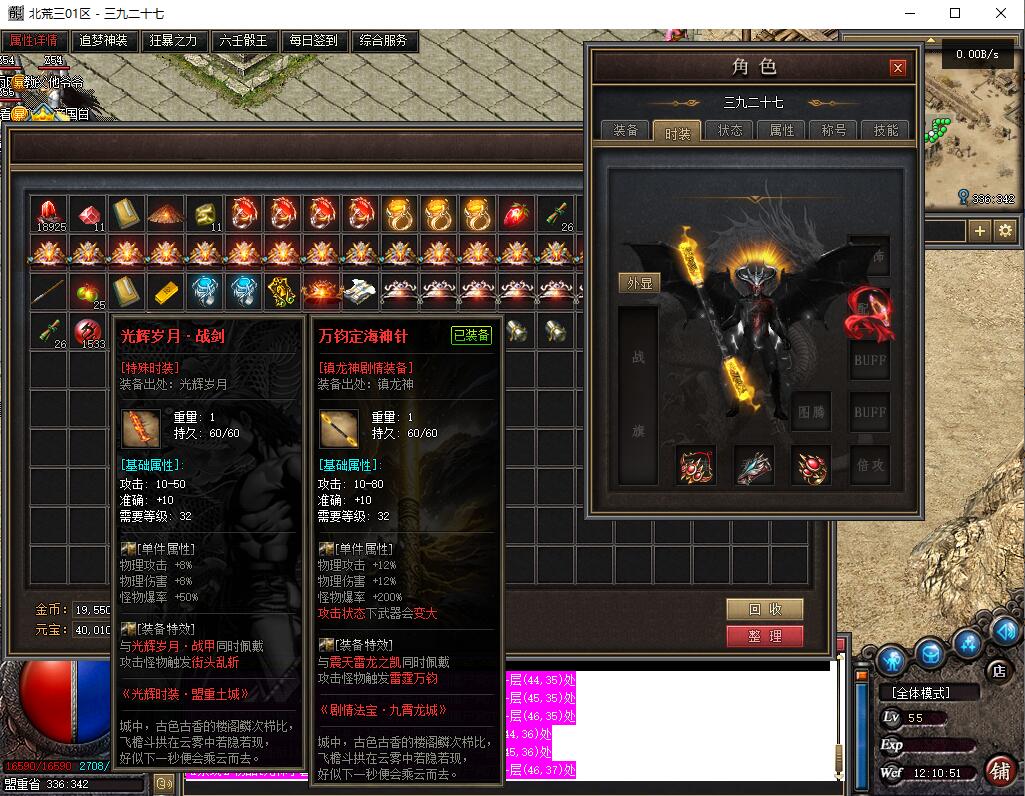Open the 铺 stall button
1025x796 pixels.
(998, 769)
